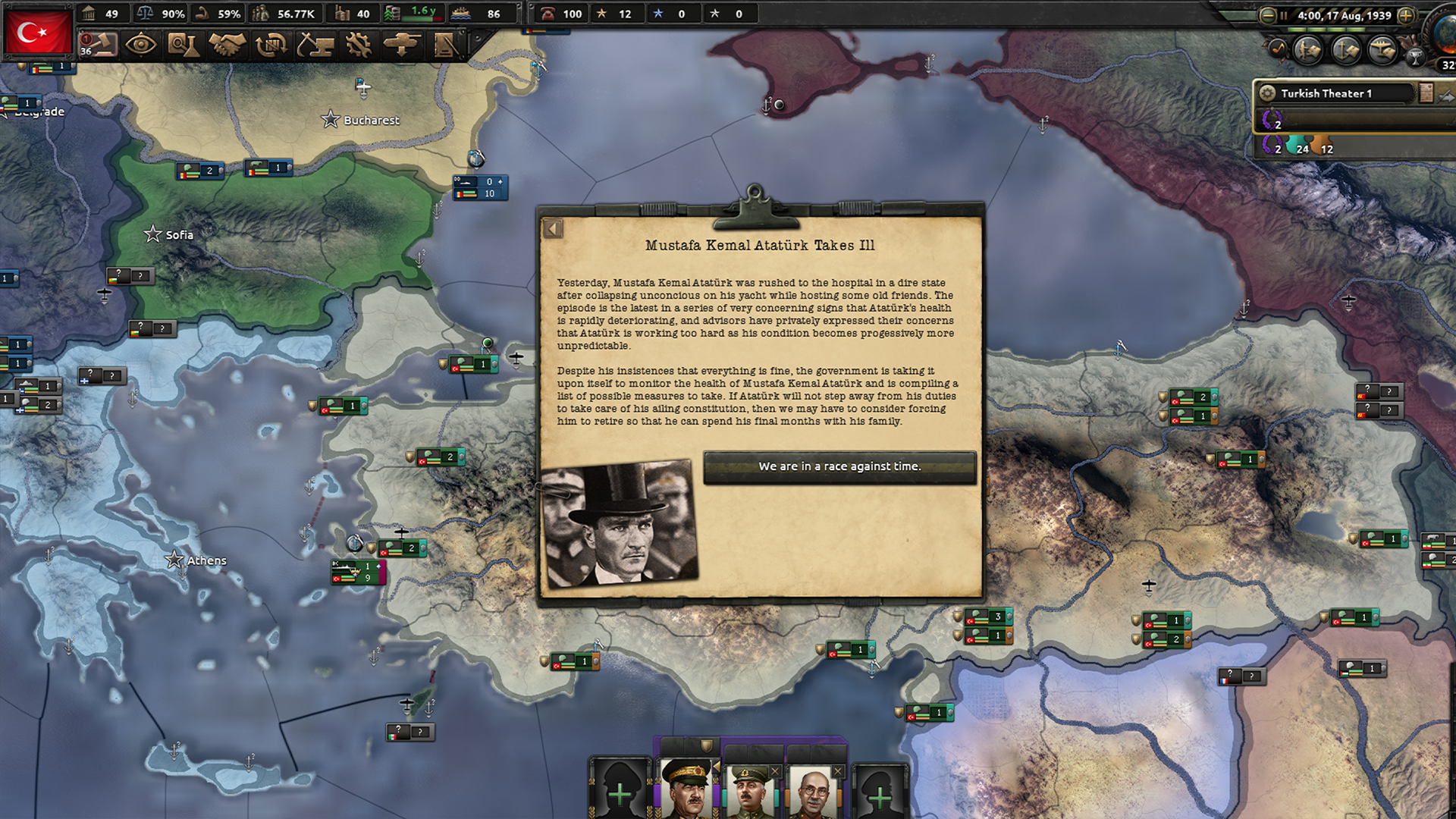This screenshot has height=819, width=1456.
Task: Toggle land battle plans visibility
Action: 1306,50
